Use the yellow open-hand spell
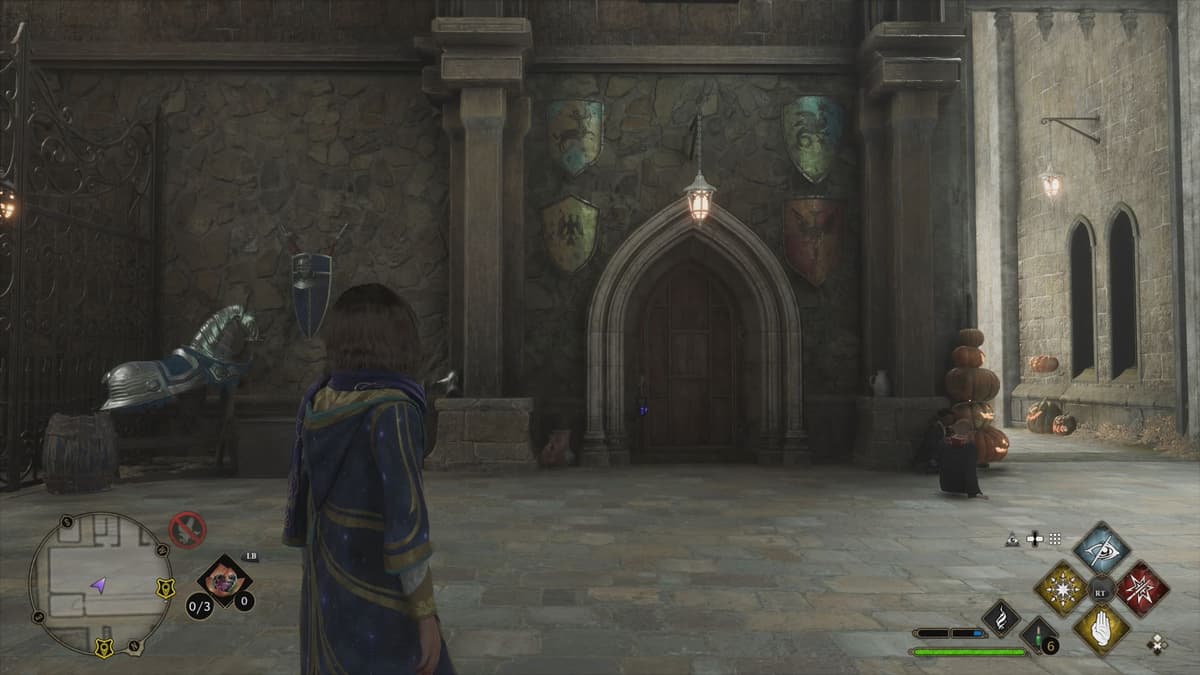1200x675 pixels. click(1101, 628)
